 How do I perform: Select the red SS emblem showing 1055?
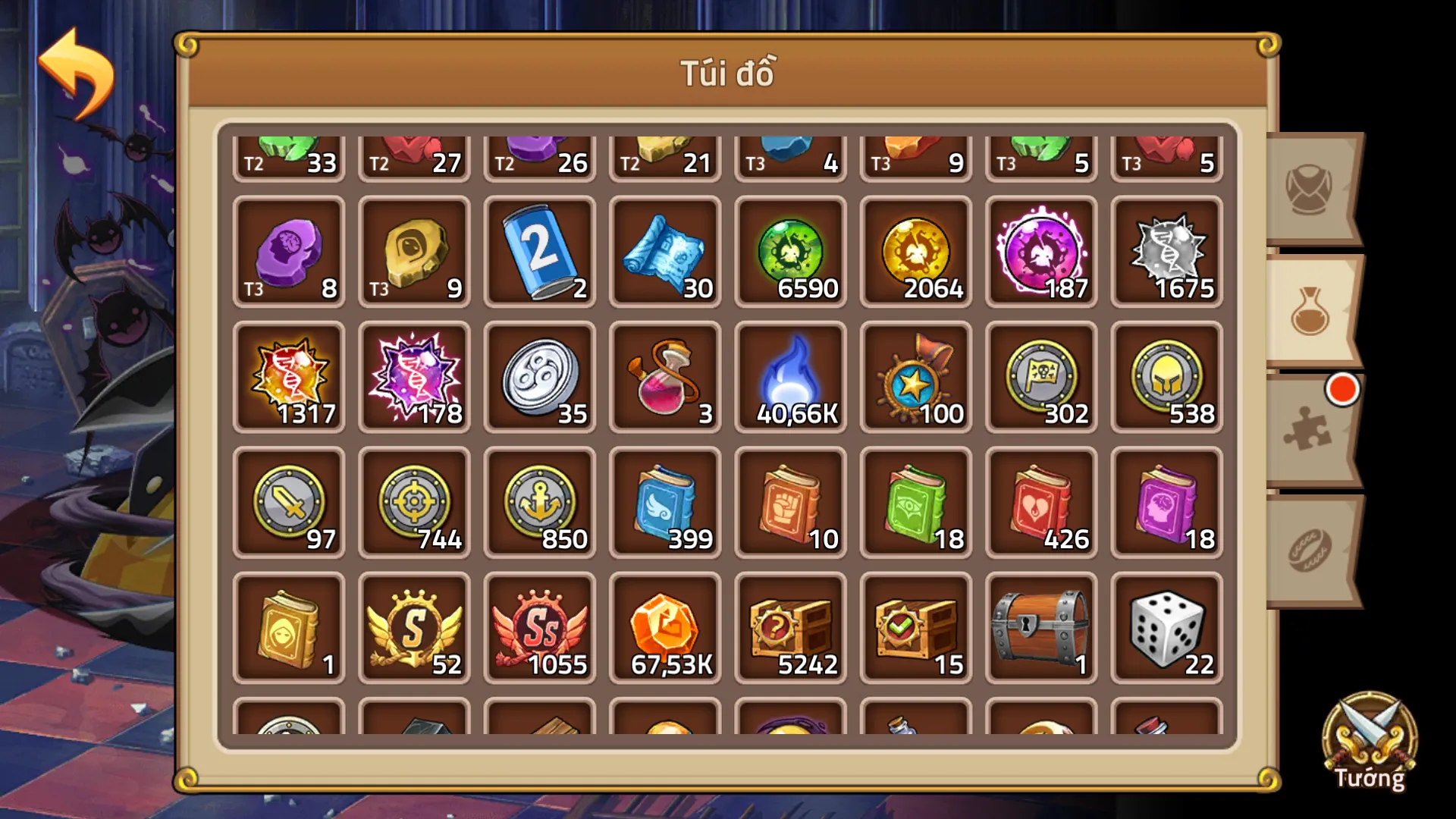(x=538, y=626)
